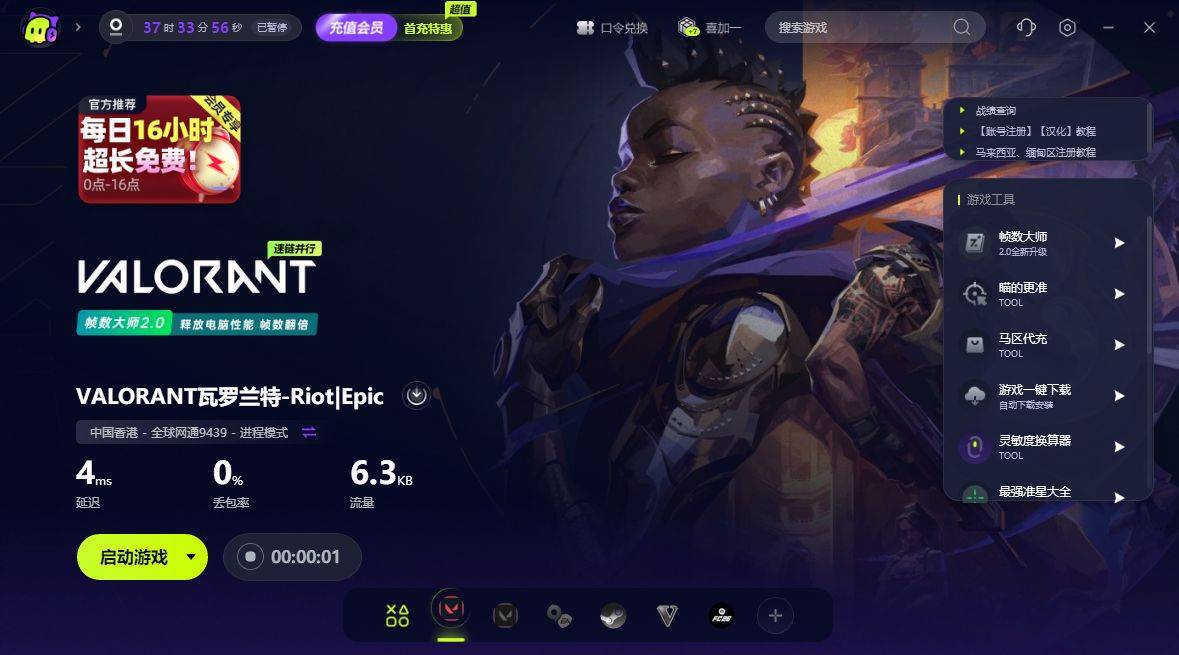Screen dimensions: 1179x655
Task: Click the green 启动游戏 launch button
Action: 132,557
